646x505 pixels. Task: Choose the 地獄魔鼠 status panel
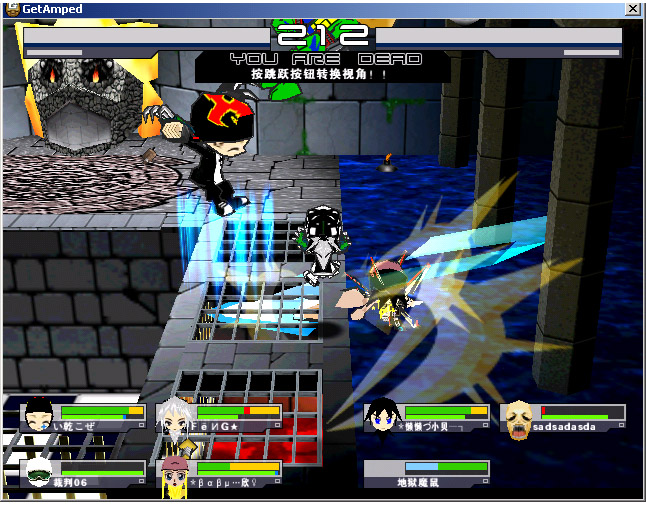(426, 474)
